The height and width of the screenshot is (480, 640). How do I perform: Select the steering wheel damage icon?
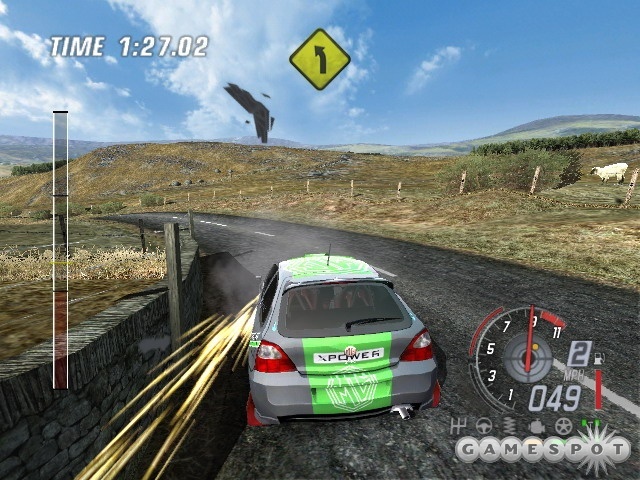coord(484,426)
